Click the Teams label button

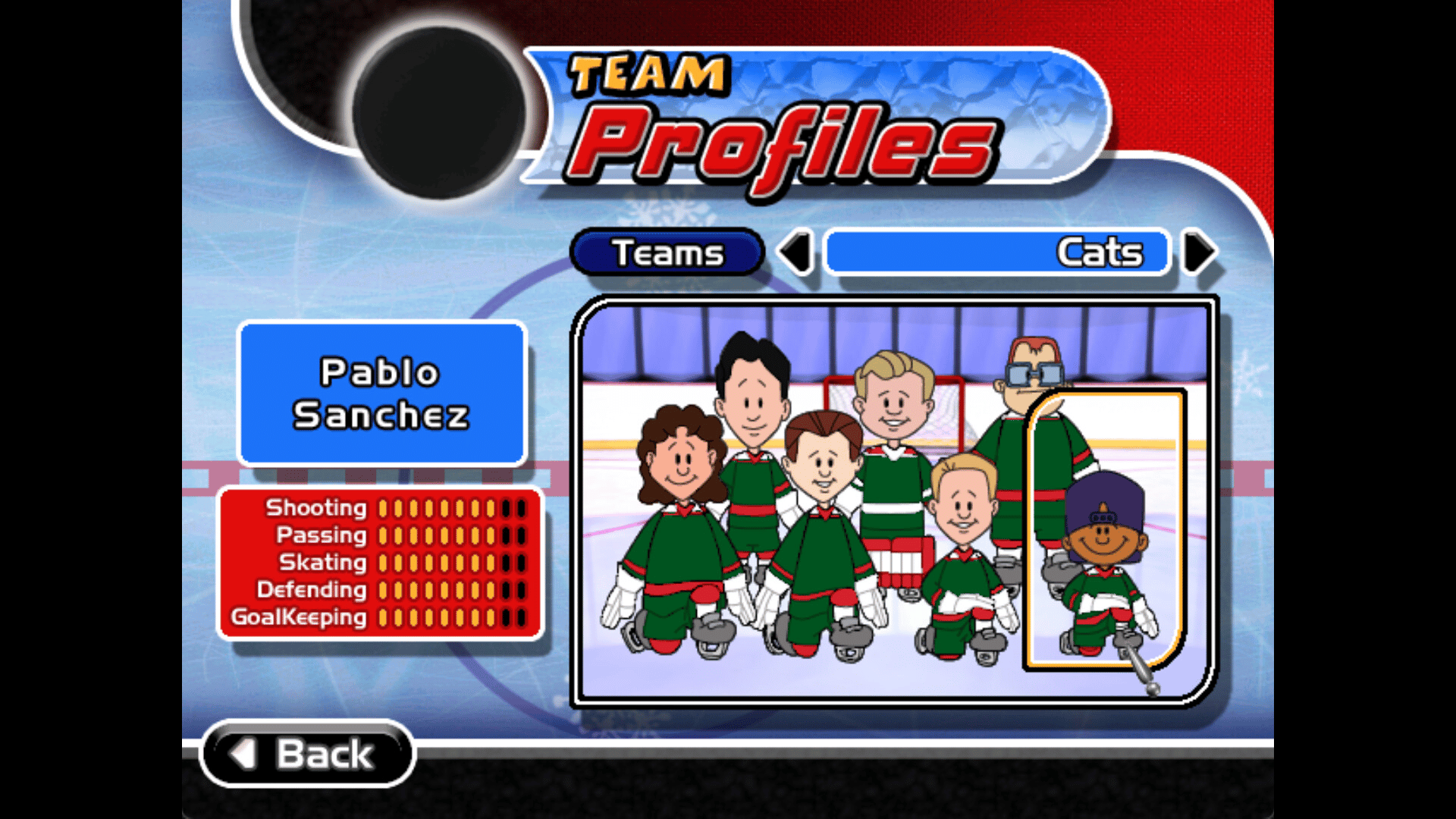[x=667, y=253]
